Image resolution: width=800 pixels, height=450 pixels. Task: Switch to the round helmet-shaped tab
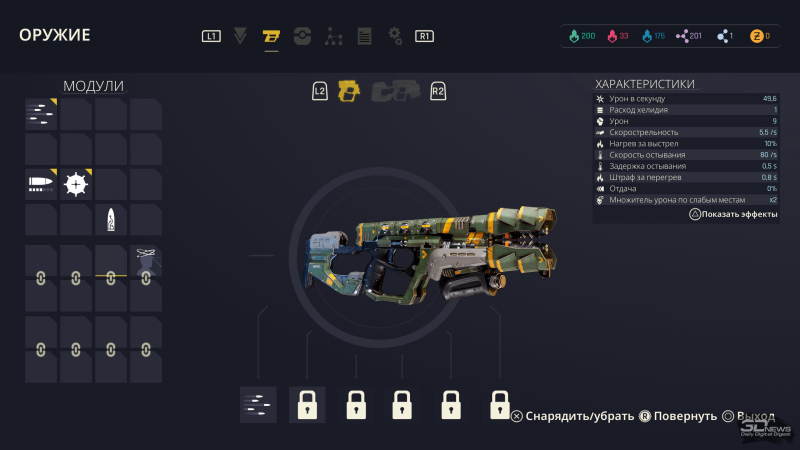pos(302,37)
